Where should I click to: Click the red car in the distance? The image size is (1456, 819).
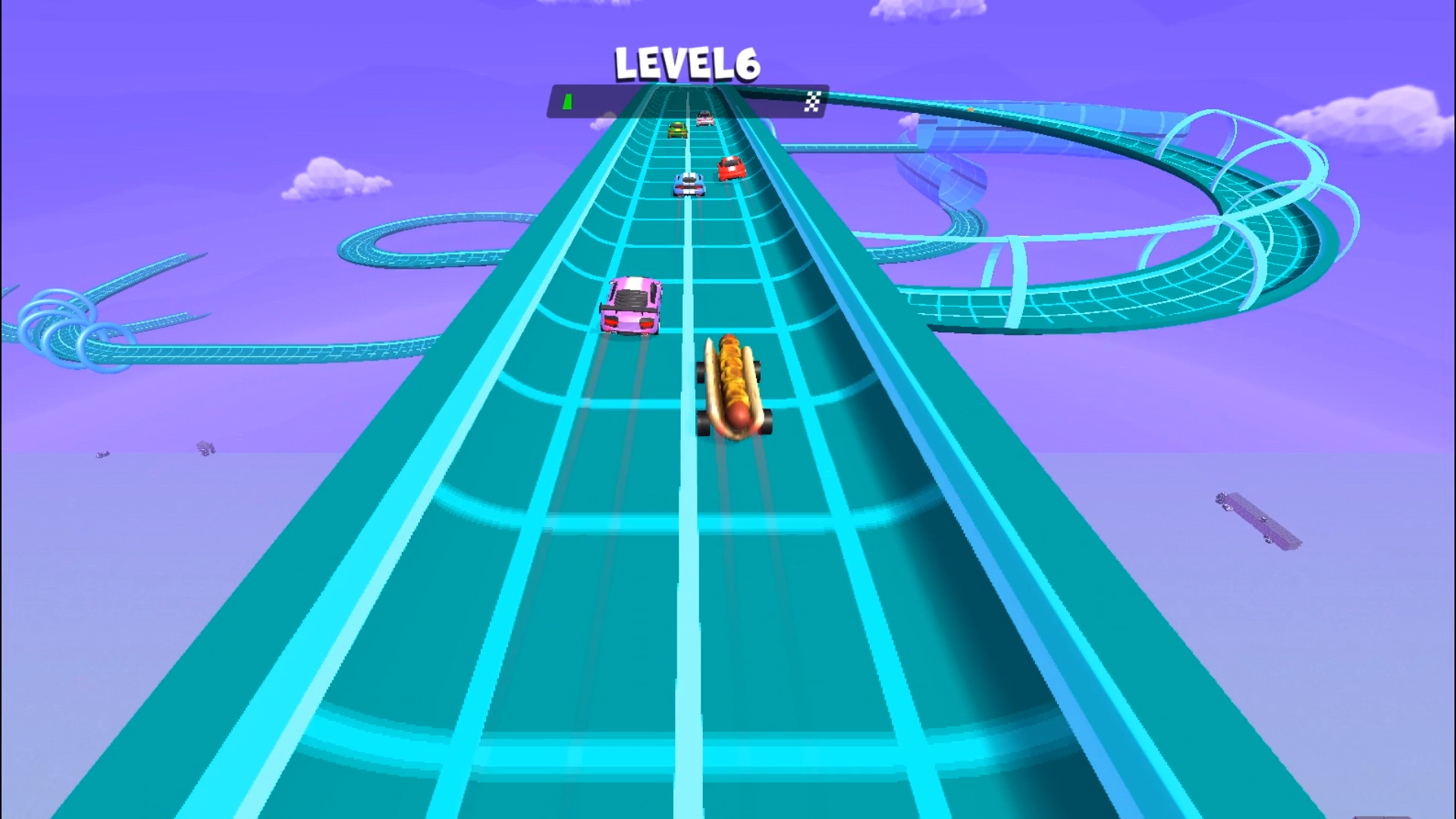pyautogui.click(x=730, y=168)
